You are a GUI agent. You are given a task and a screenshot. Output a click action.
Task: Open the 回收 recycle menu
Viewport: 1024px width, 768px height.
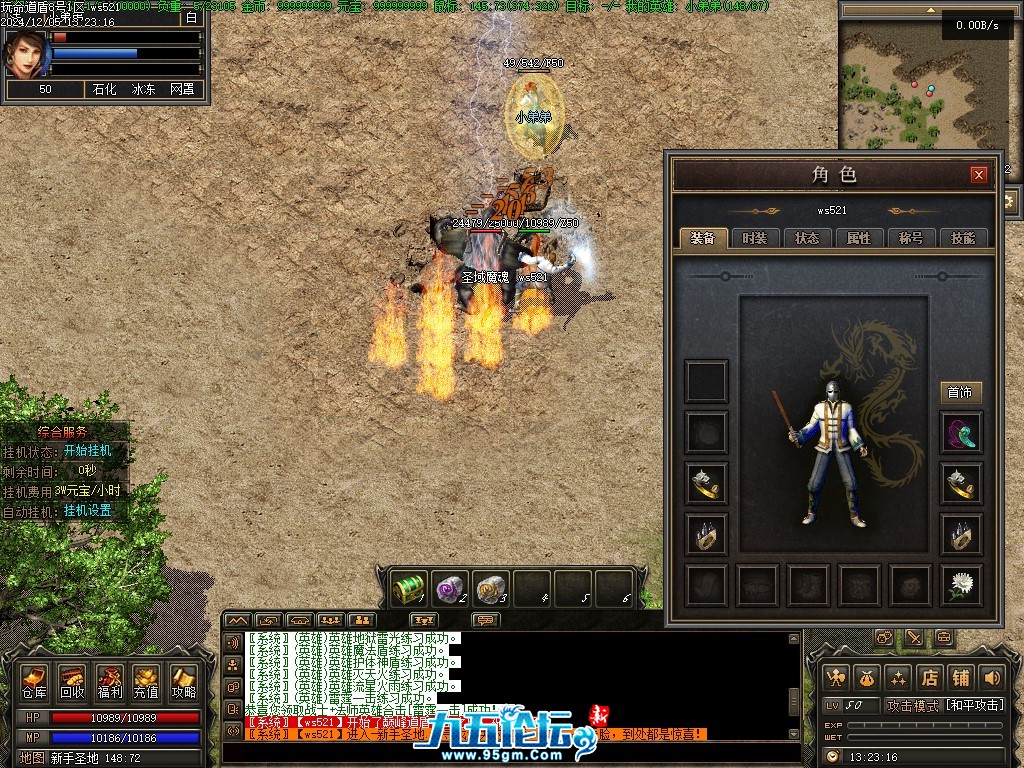click(x=72, y=682)
